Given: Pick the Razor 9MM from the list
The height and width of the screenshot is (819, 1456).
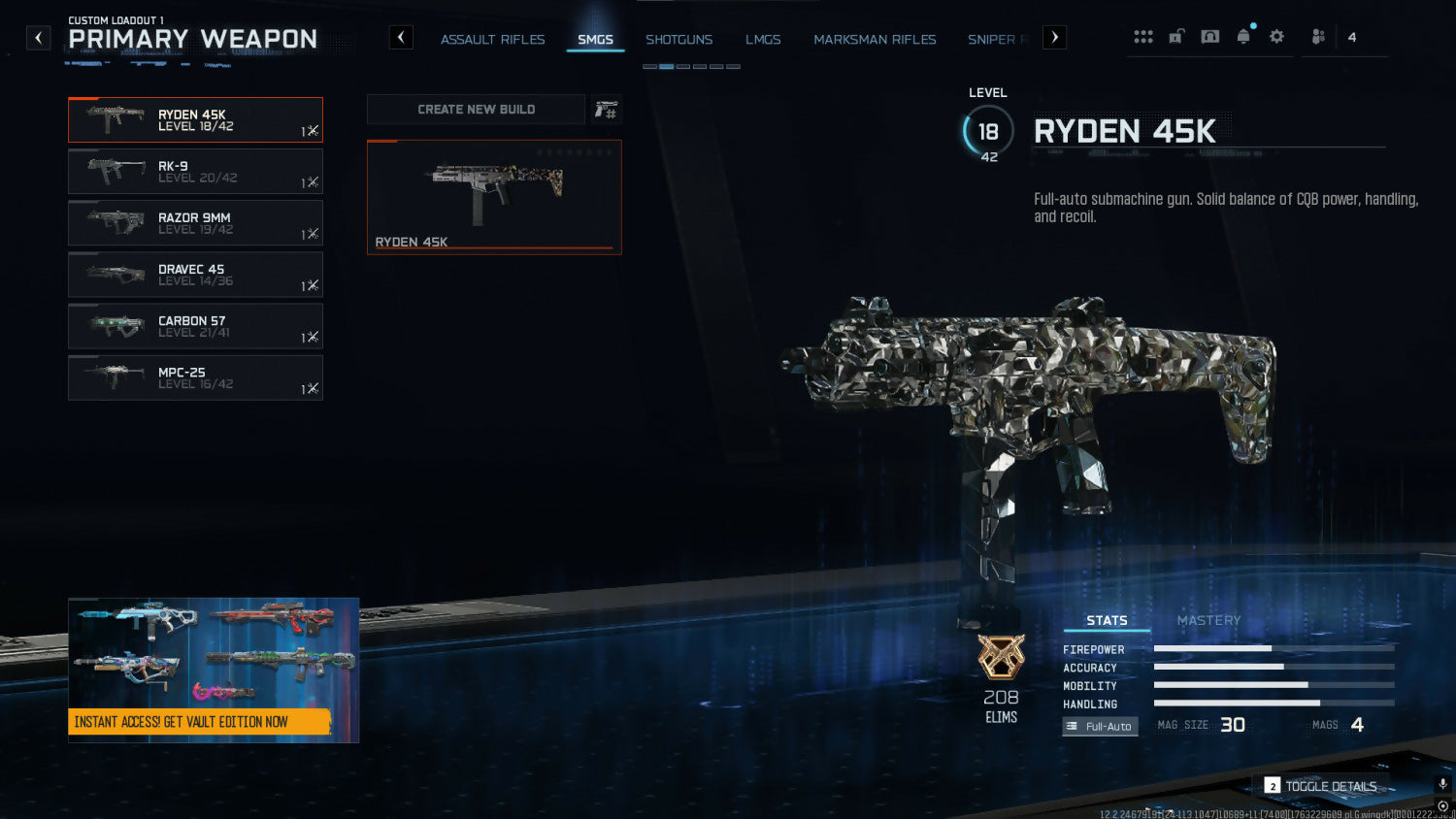Looking at the screenshot, I should (195, 223).
